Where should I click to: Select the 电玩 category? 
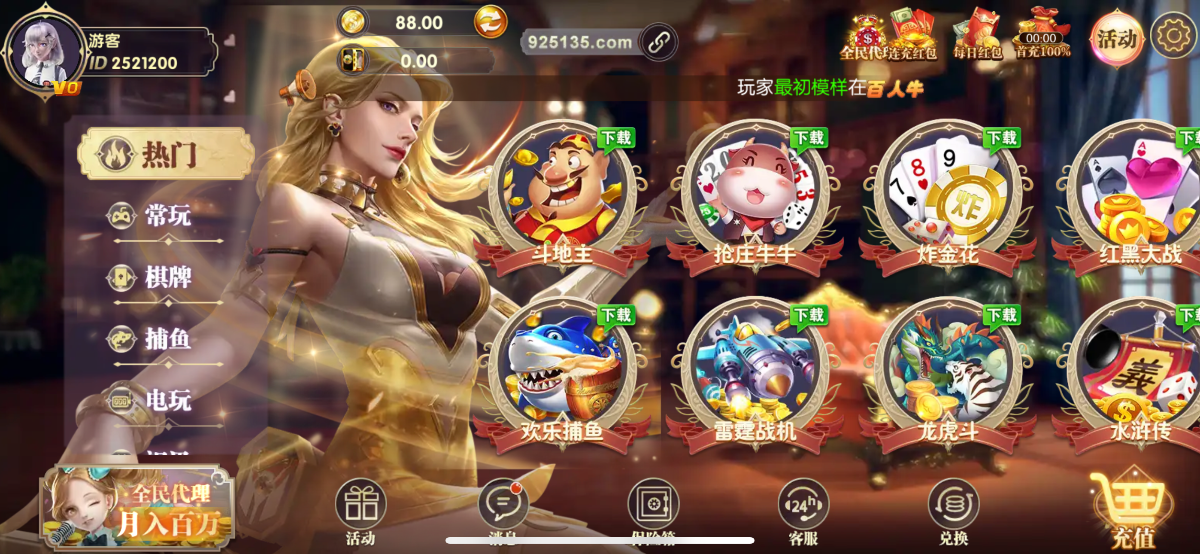(166, 400)
